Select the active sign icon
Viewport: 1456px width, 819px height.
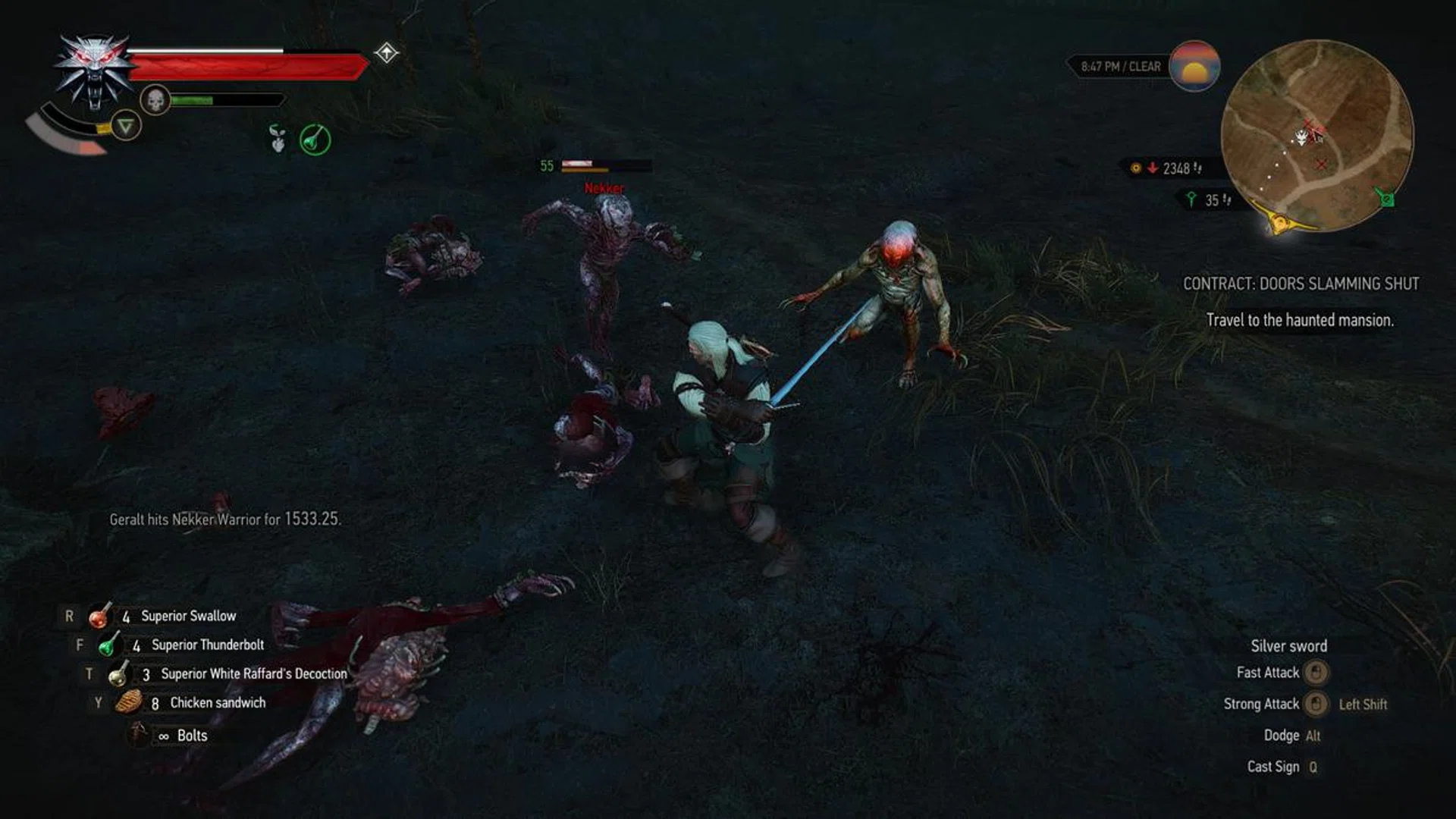point(125,125)
